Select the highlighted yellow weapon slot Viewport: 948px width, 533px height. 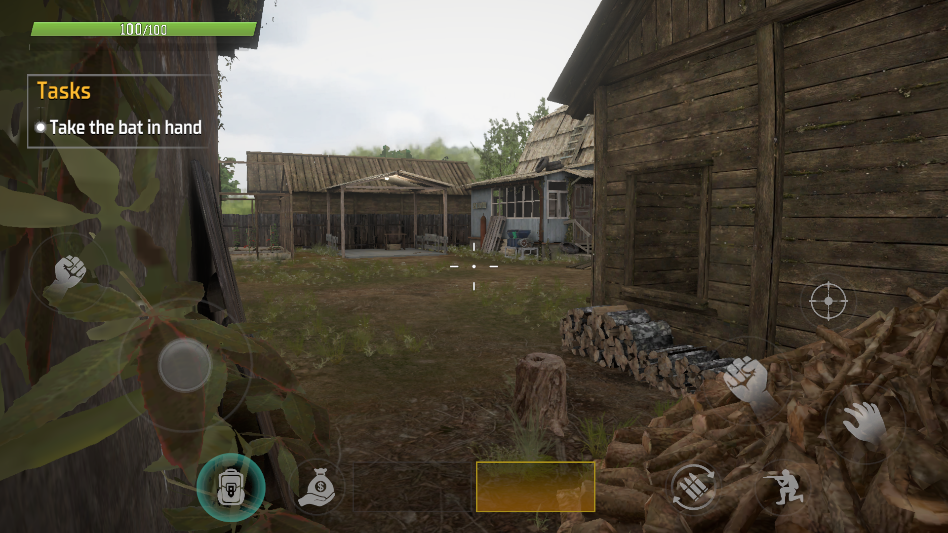click(535, 486)
